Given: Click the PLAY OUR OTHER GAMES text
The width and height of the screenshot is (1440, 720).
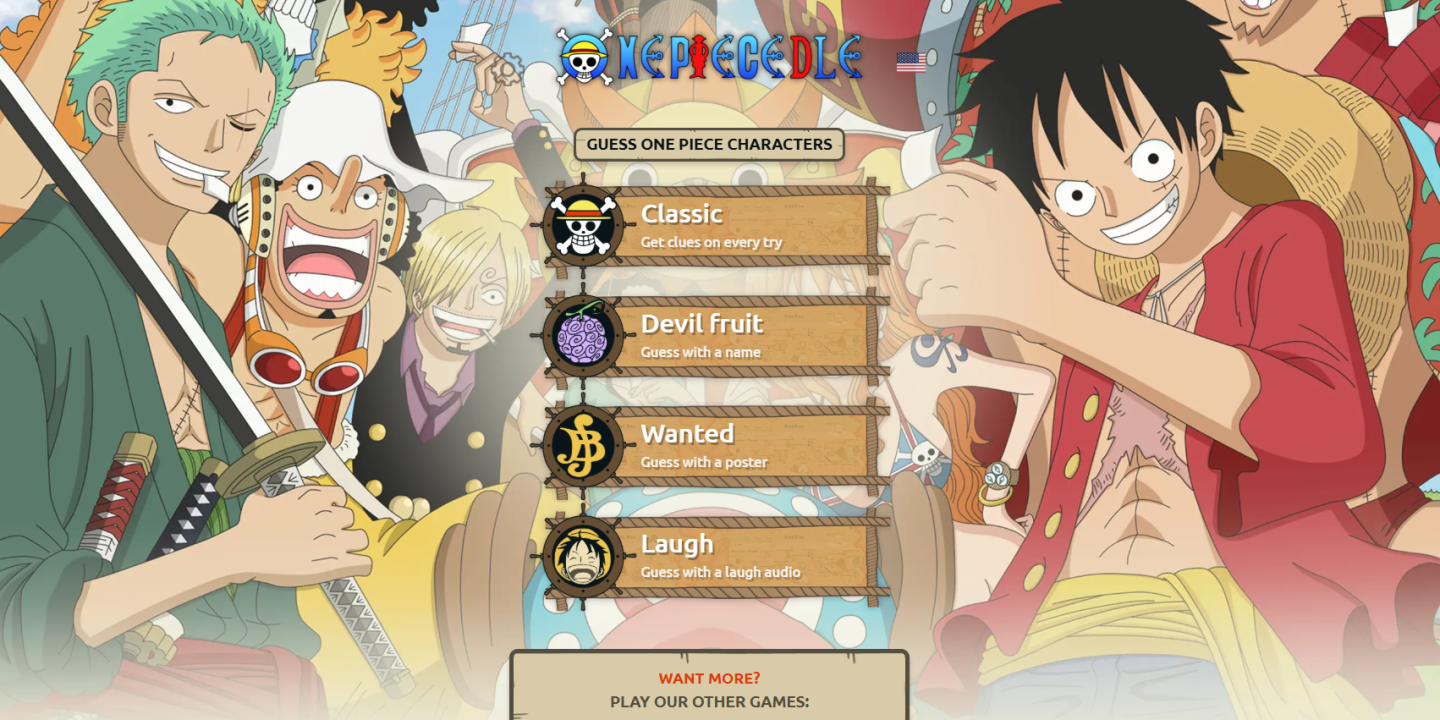Looking at the screenshot, I should coord(710,702).
